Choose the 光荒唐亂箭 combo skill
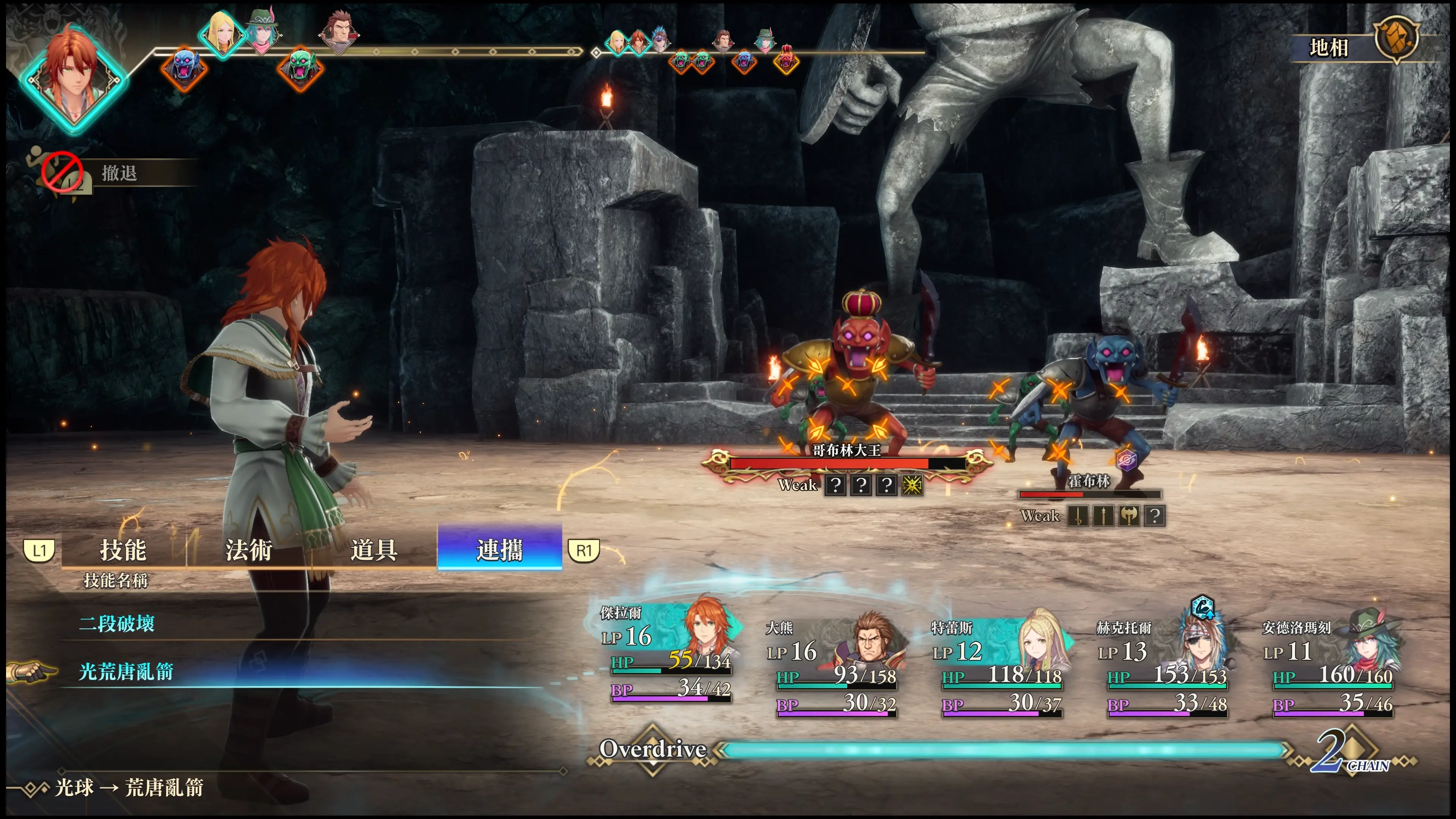This screenshot has height=819, width=1456. (126, 672)
